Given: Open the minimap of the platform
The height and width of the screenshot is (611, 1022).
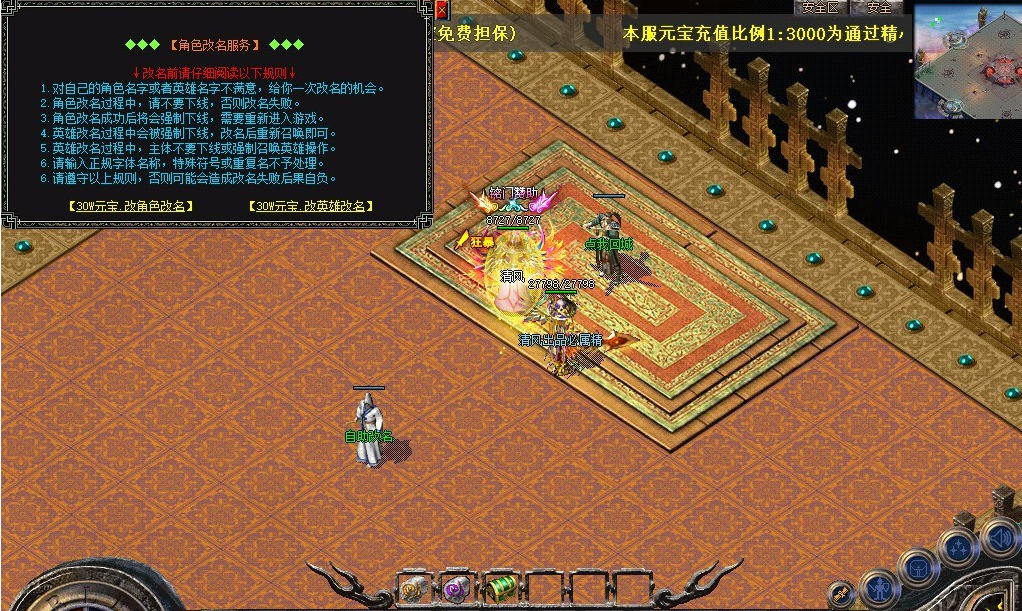Looking at the screenshot, I should point(967,60).
